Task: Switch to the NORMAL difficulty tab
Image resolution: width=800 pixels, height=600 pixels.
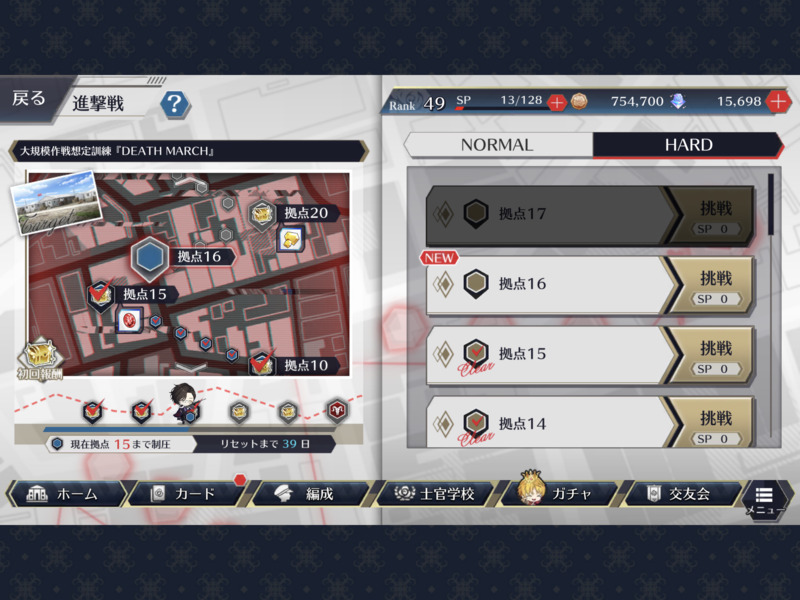Action: (497, 145)
